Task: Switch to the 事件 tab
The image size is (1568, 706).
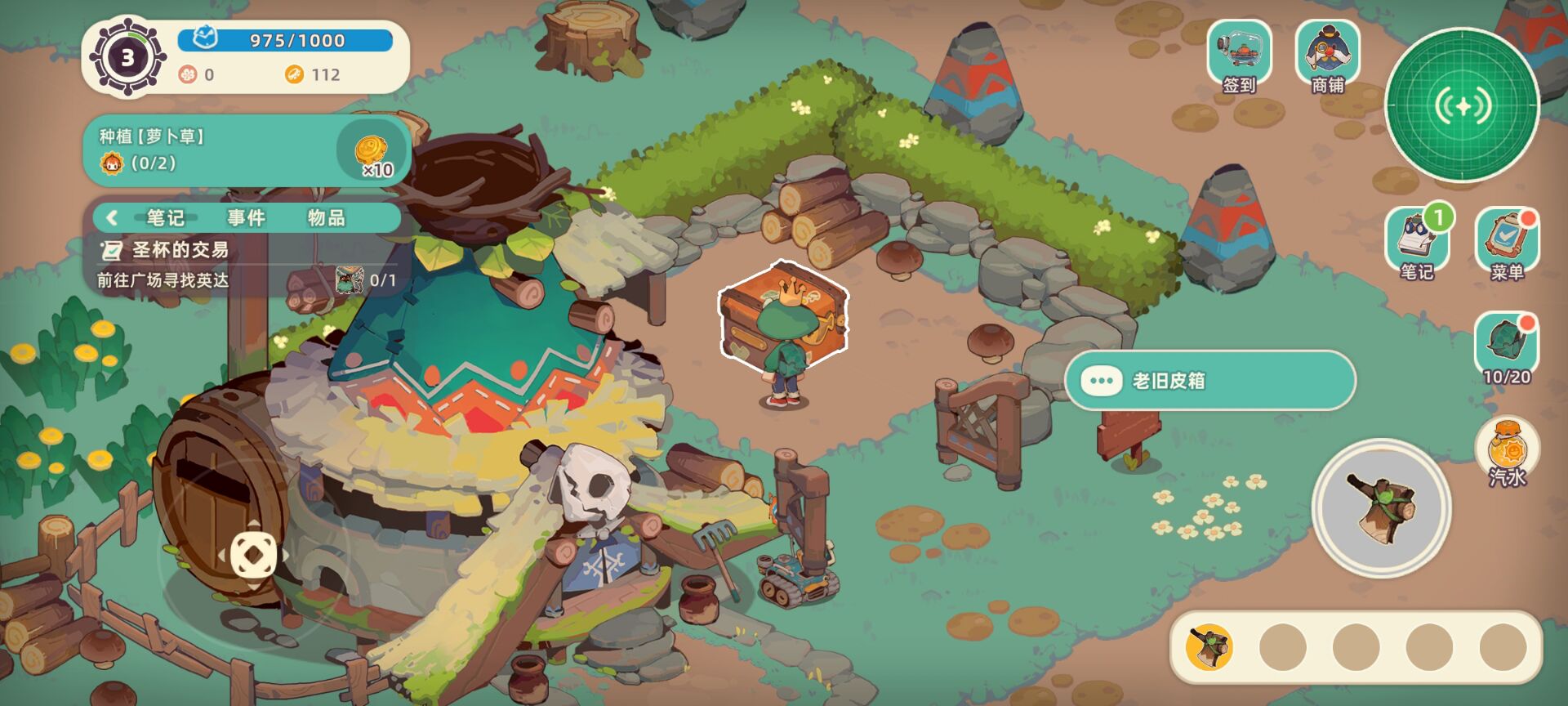Action: tap(246, 218)
